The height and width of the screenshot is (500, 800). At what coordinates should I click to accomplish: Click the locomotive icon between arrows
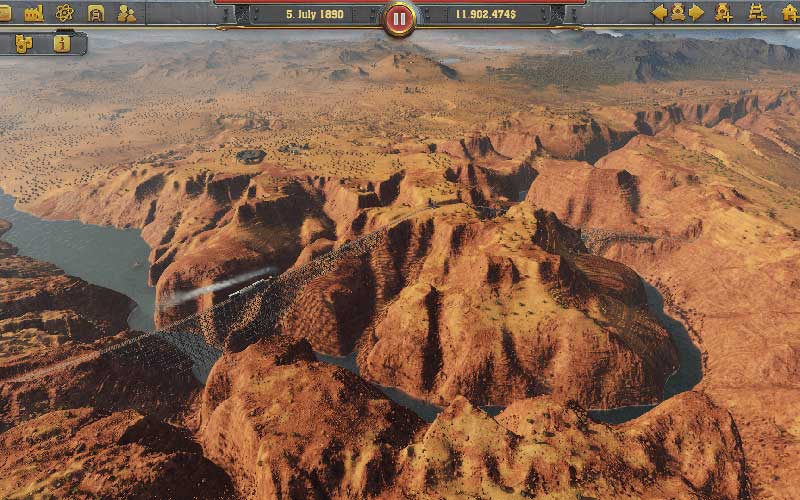678,13
